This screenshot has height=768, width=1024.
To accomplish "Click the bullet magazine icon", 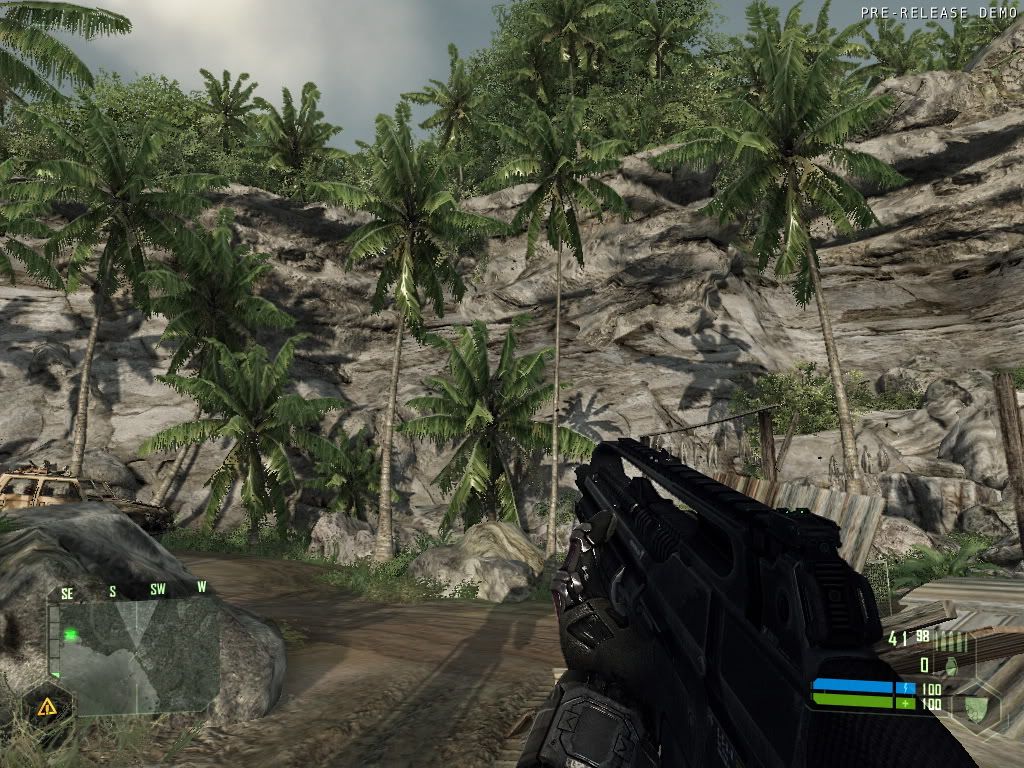I will click(949, 641).
